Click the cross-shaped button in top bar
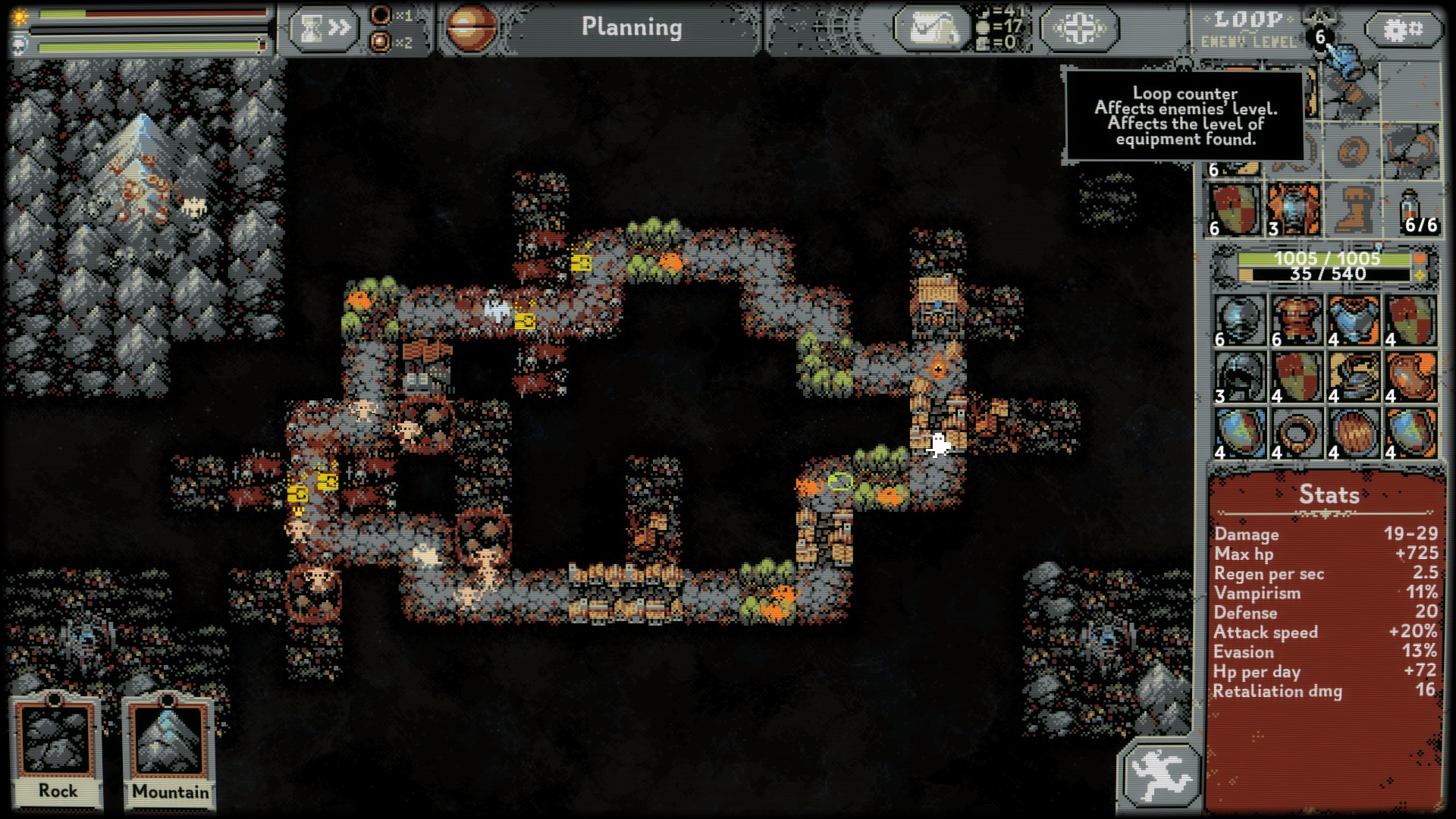The width and height of the screenshot is (1456, 819). click(1079, 29)
